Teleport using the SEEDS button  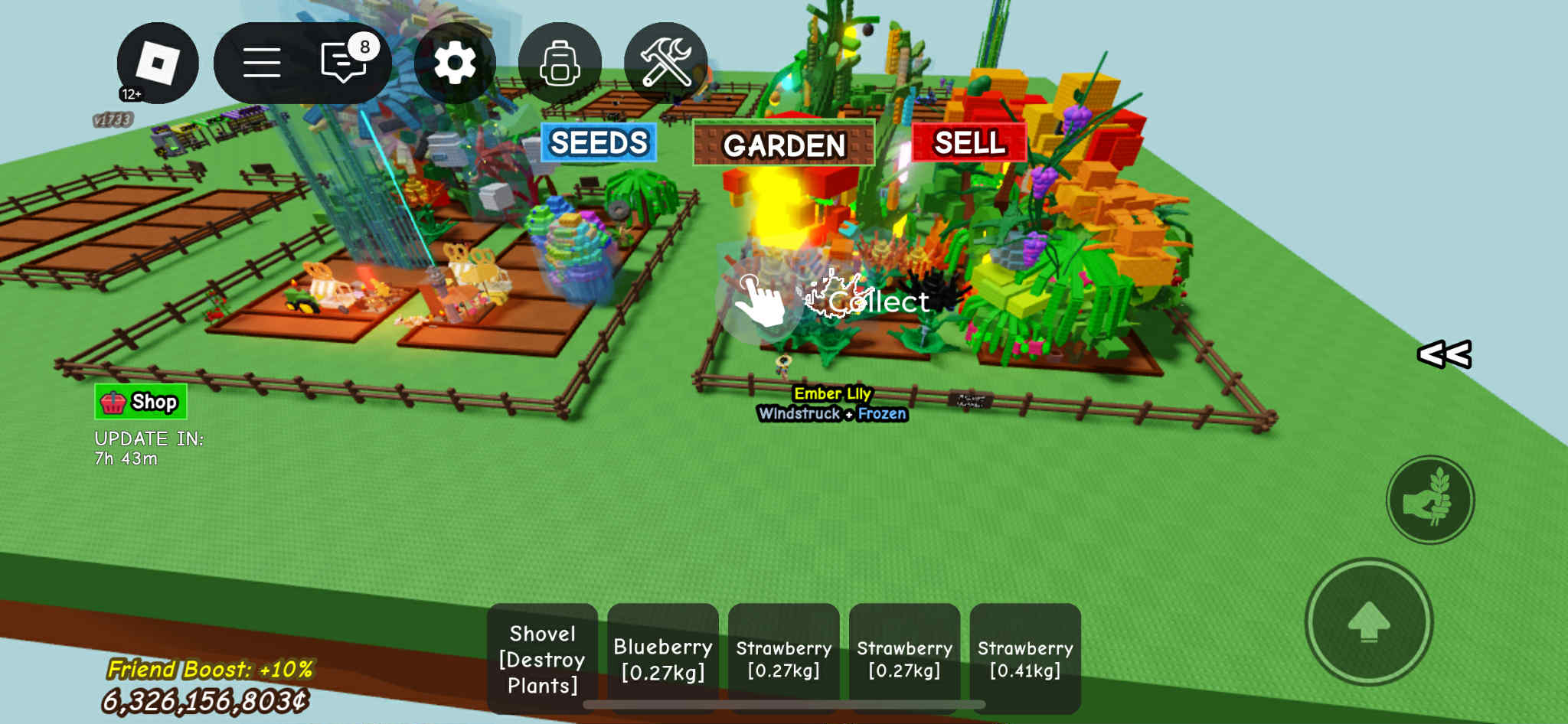(x=599, y=142)
